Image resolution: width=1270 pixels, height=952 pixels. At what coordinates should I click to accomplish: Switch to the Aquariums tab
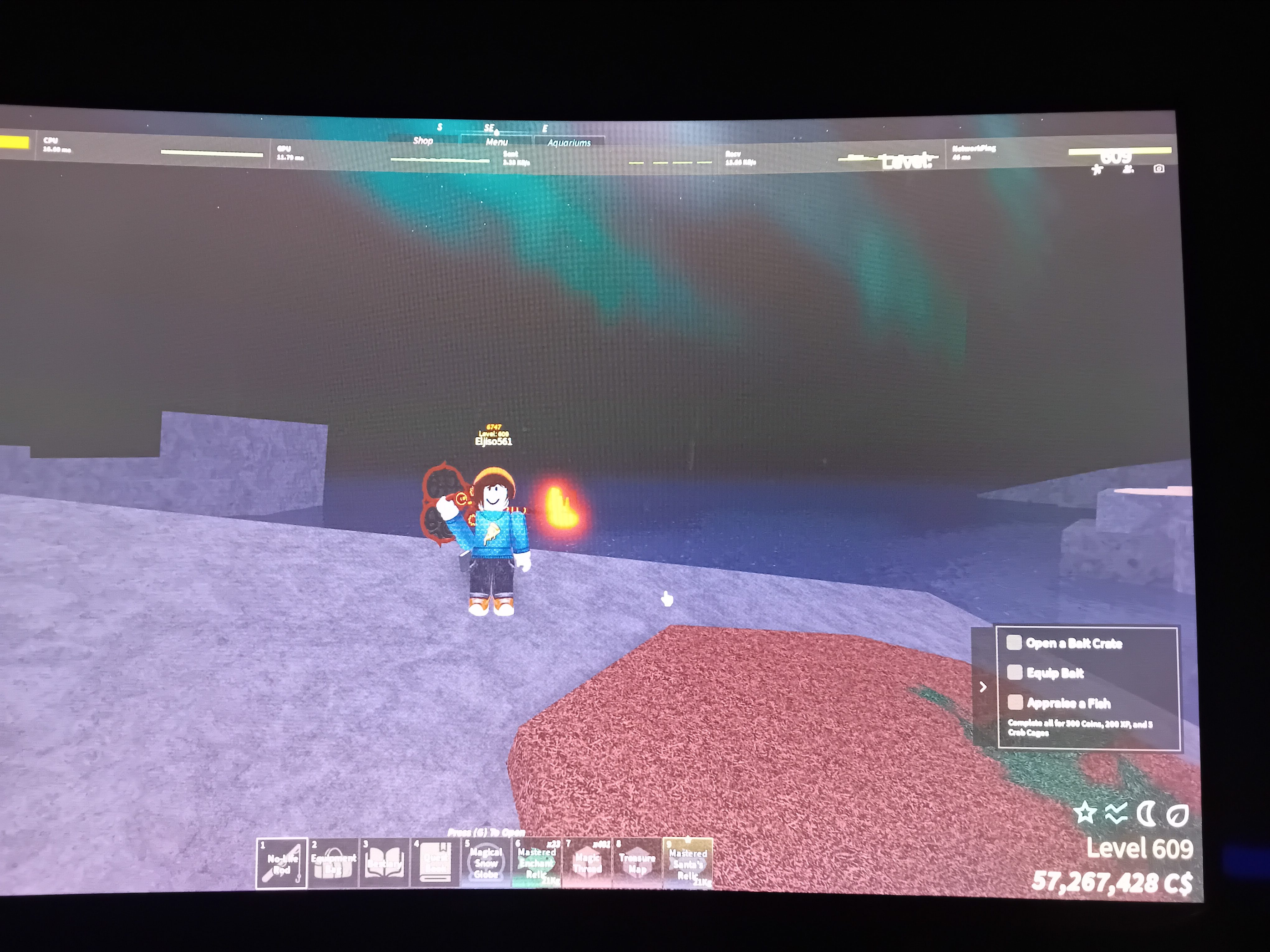pyautogui.click(x=571, y=143)
